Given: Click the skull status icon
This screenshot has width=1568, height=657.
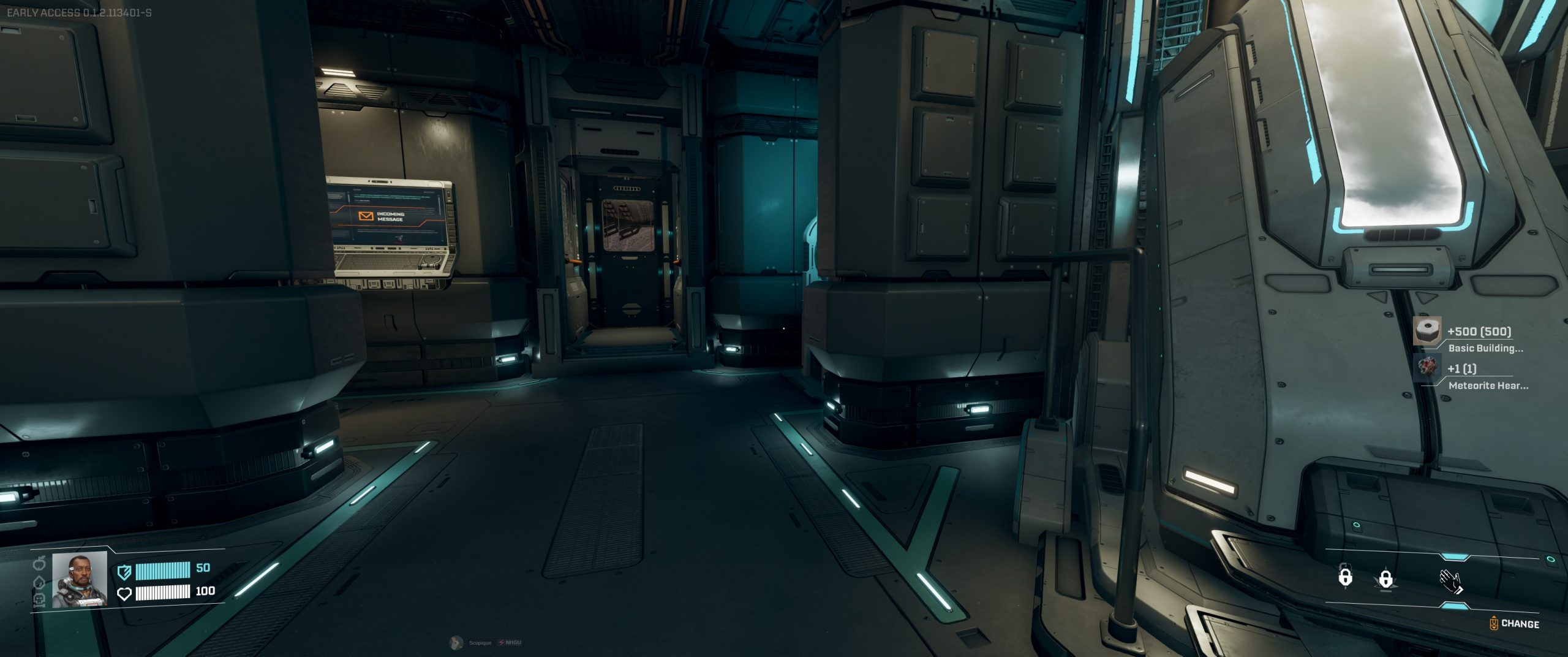Looking at the screenshot, I should 39,599.
